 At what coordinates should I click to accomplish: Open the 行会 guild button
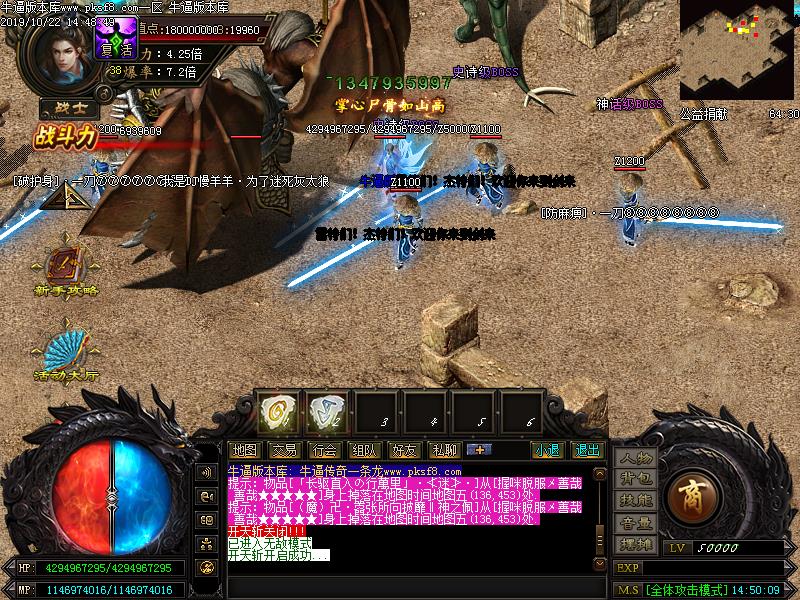point(324,450)
